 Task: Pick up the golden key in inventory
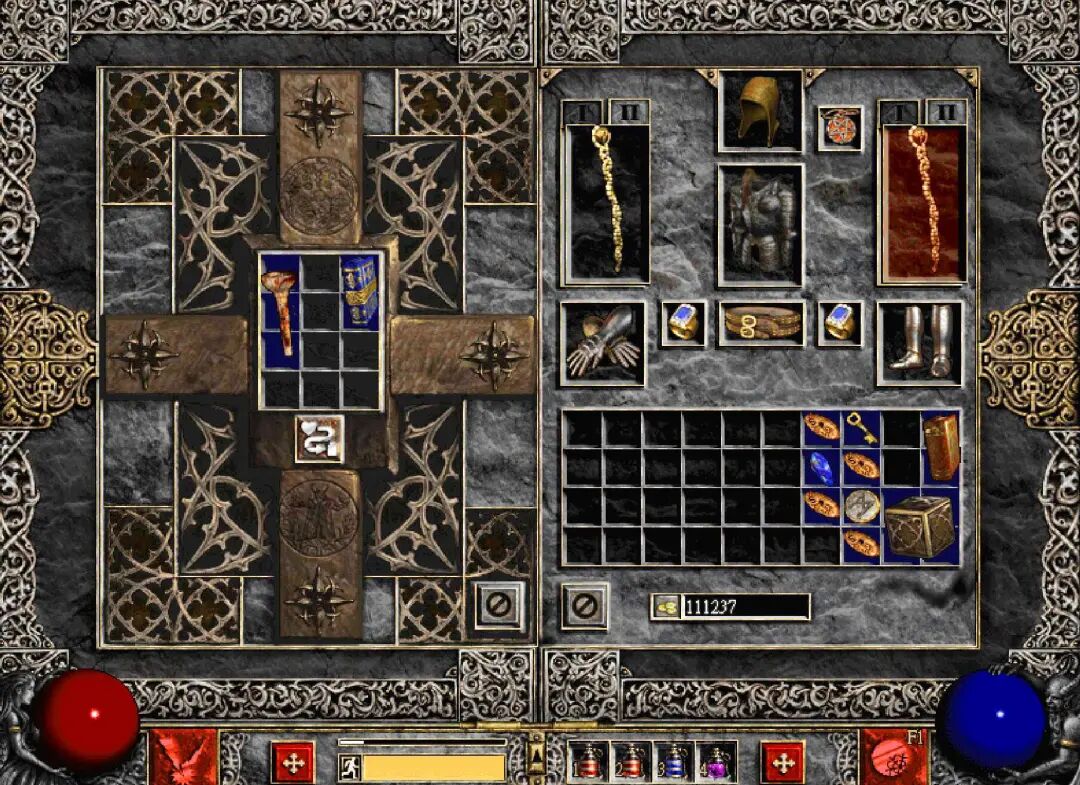point(861,428)
